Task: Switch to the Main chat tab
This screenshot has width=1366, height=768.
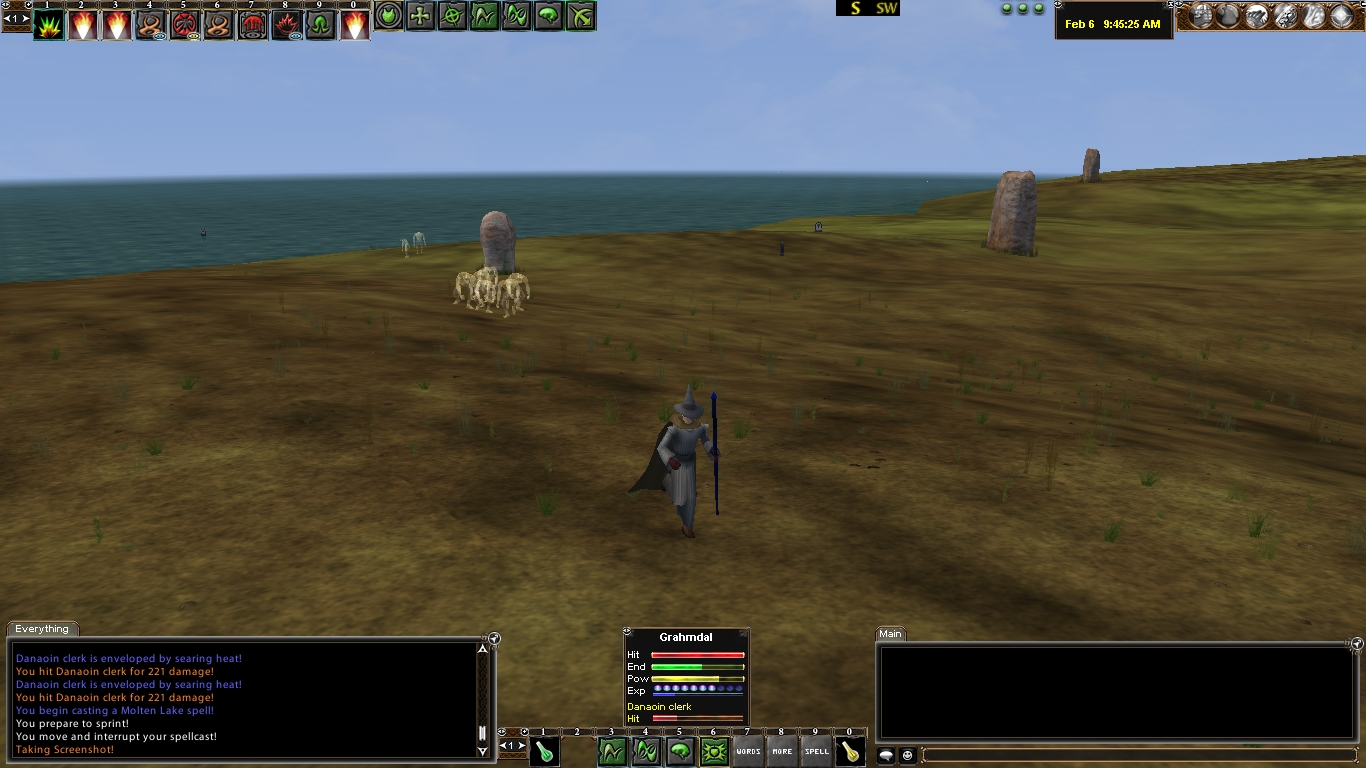Action: [890, 634]
